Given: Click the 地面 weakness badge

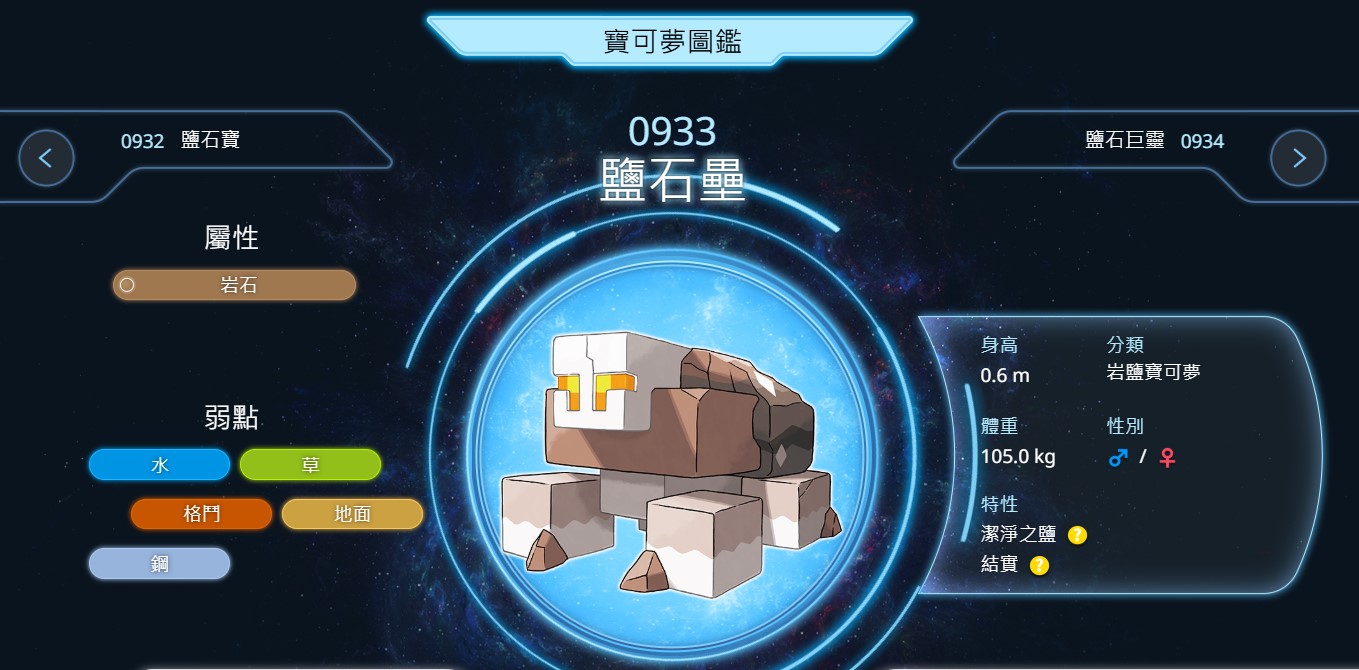Looking at the screenshot, I should click(x=352, y=514).
